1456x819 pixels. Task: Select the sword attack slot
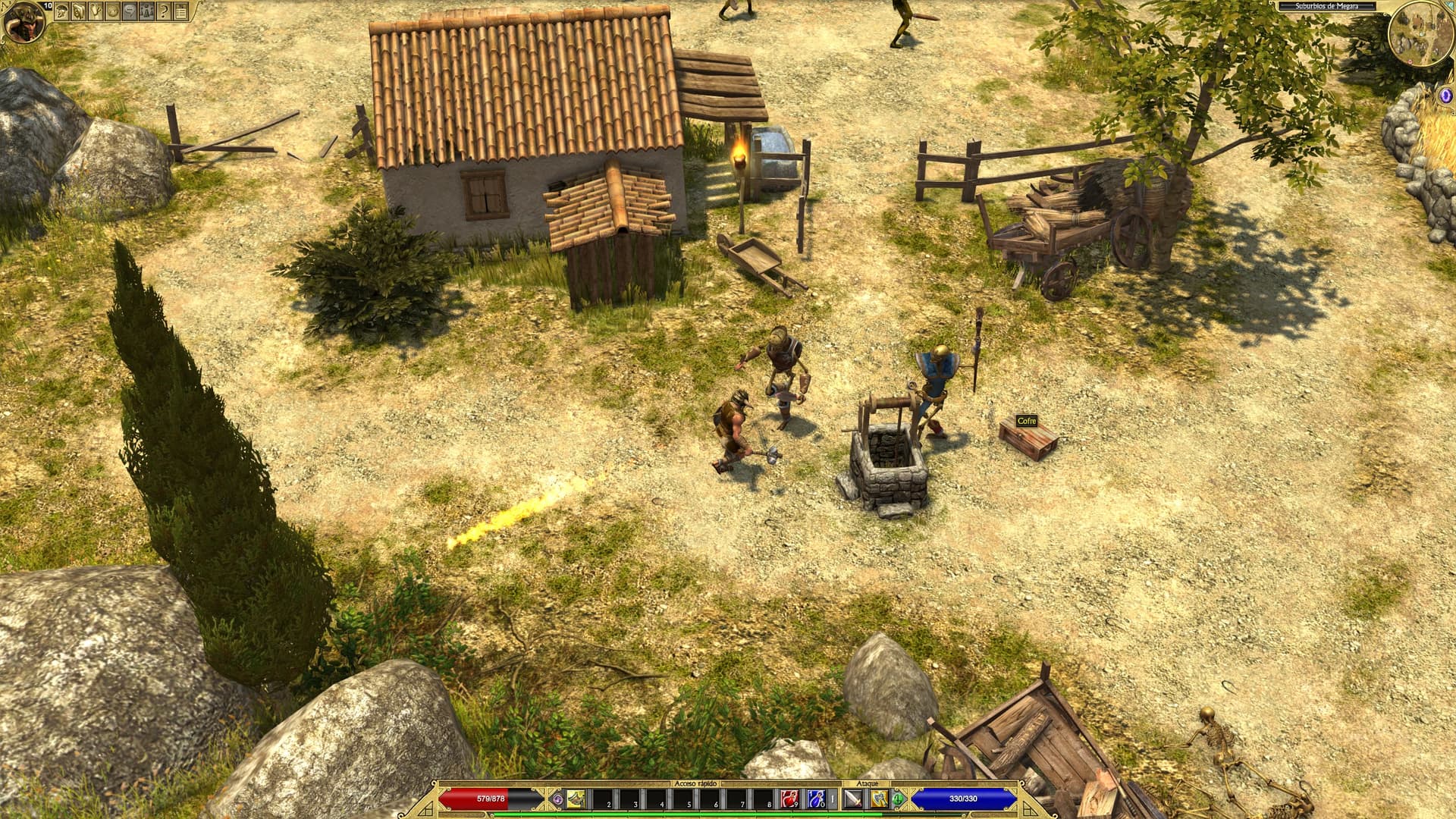point(853,799)
